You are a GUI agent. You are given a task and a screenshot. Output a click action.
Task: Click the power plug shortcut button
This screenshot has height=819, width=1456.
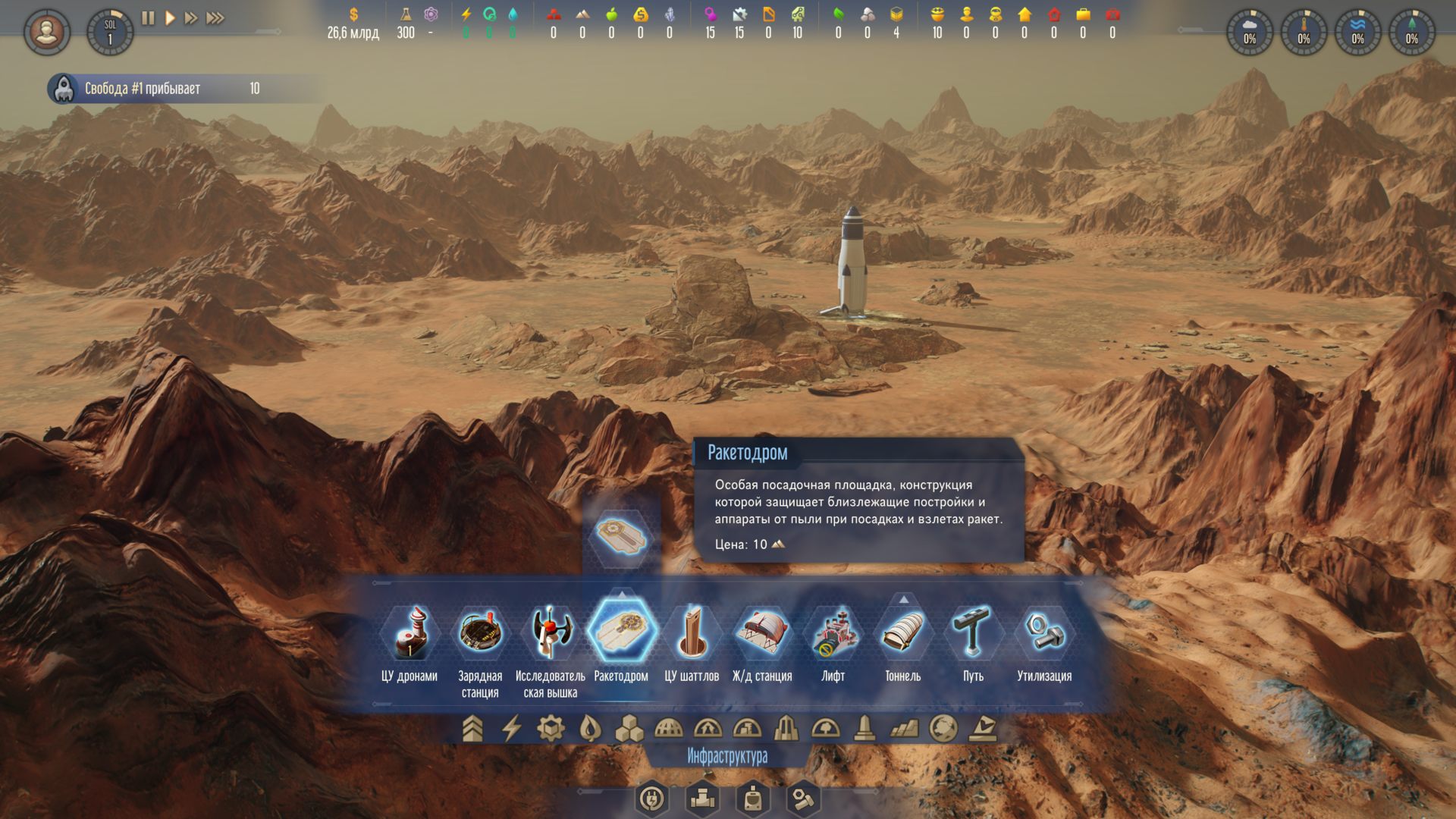click(652, 798)
